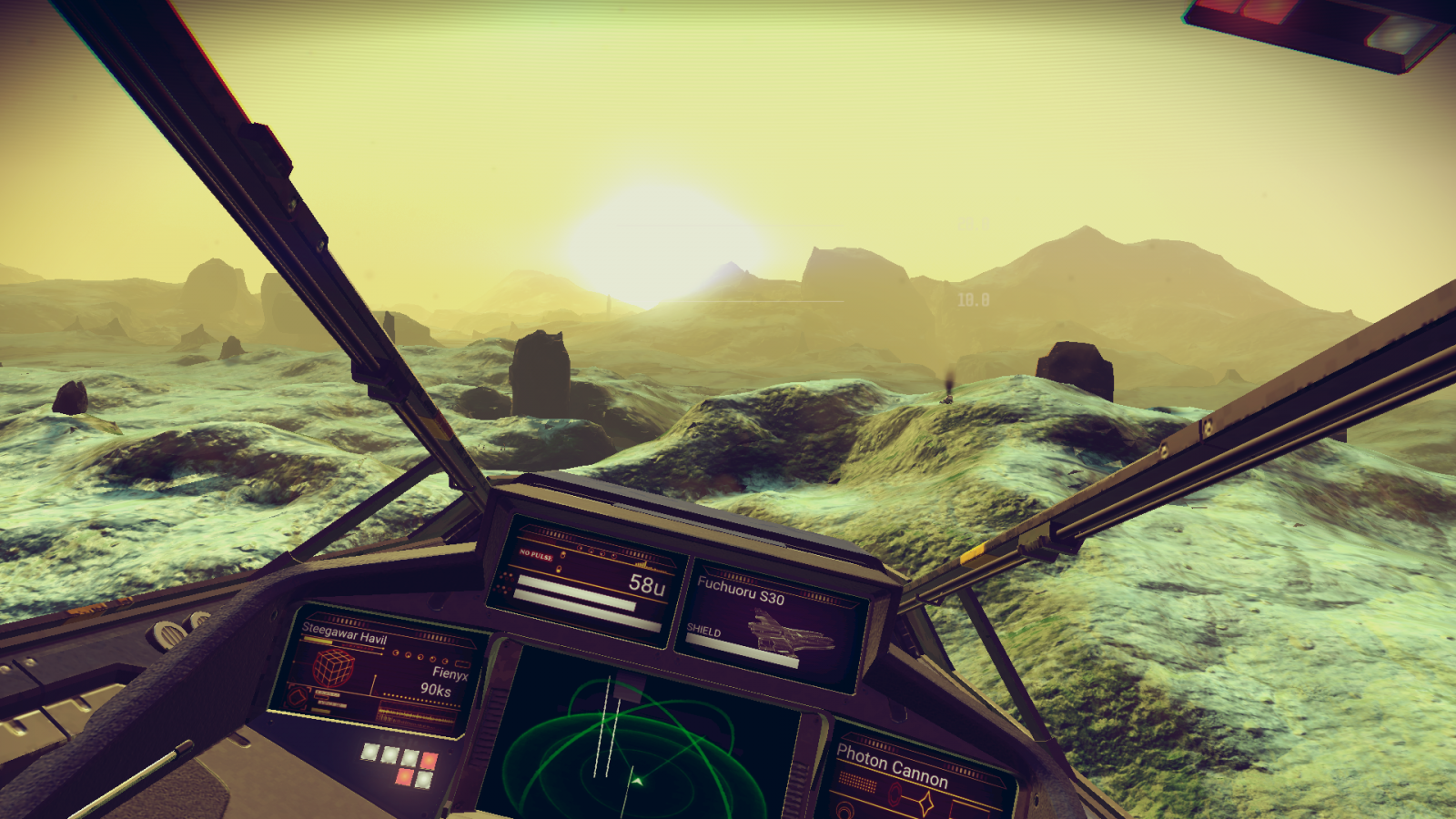Screen dimensions: 1456x819
Task: Click the 10.0 waypoint marker on the horizon
Action: (972, 298)
